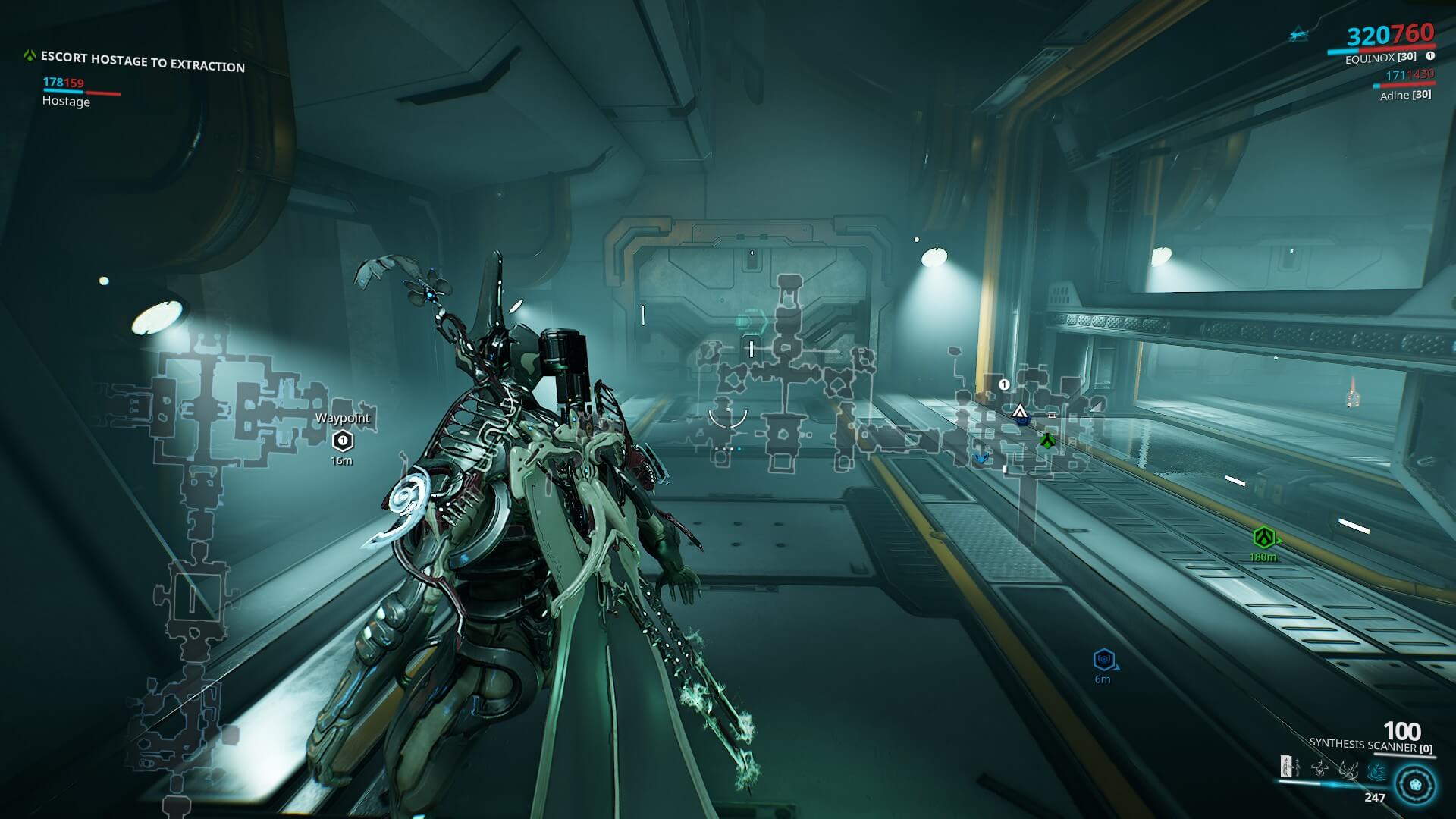Select the green extraction marker at 180m
This screenshot has height=819, width=1456.
pos(1263,538)
